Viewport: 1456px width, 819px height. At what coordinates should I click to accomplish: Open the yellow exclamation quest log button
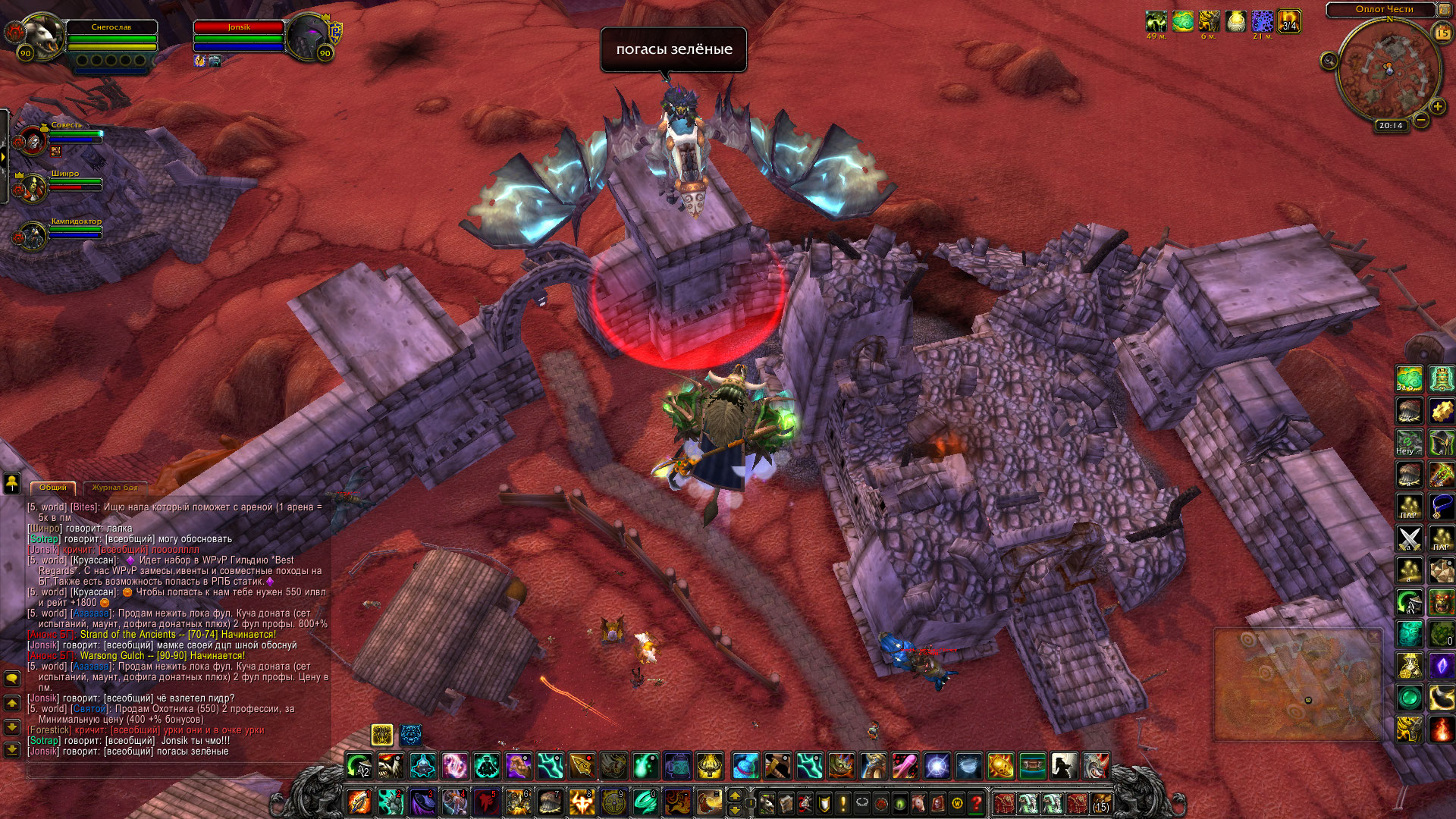coord(843,802)
